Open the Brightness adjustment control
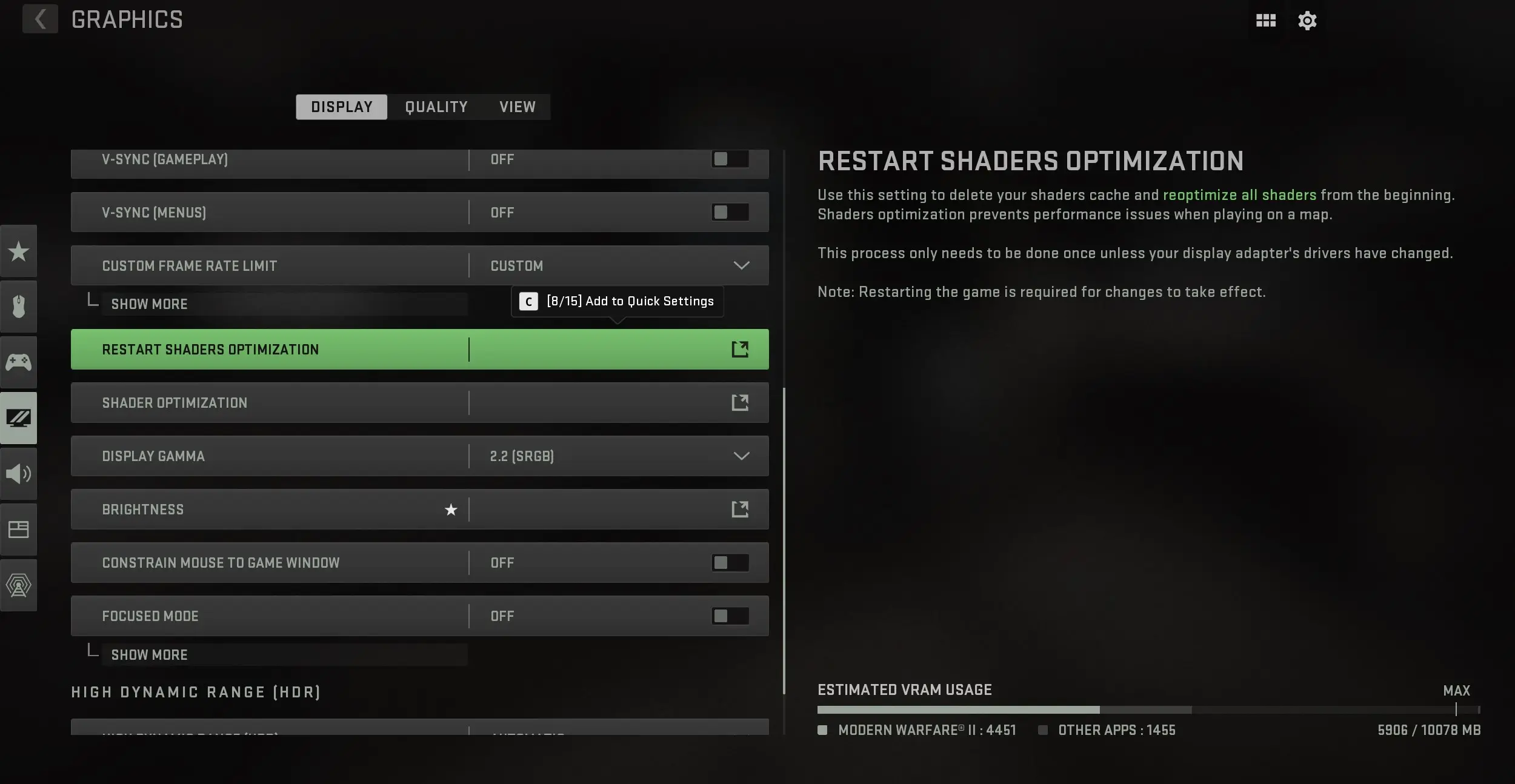 pos(740,509)
